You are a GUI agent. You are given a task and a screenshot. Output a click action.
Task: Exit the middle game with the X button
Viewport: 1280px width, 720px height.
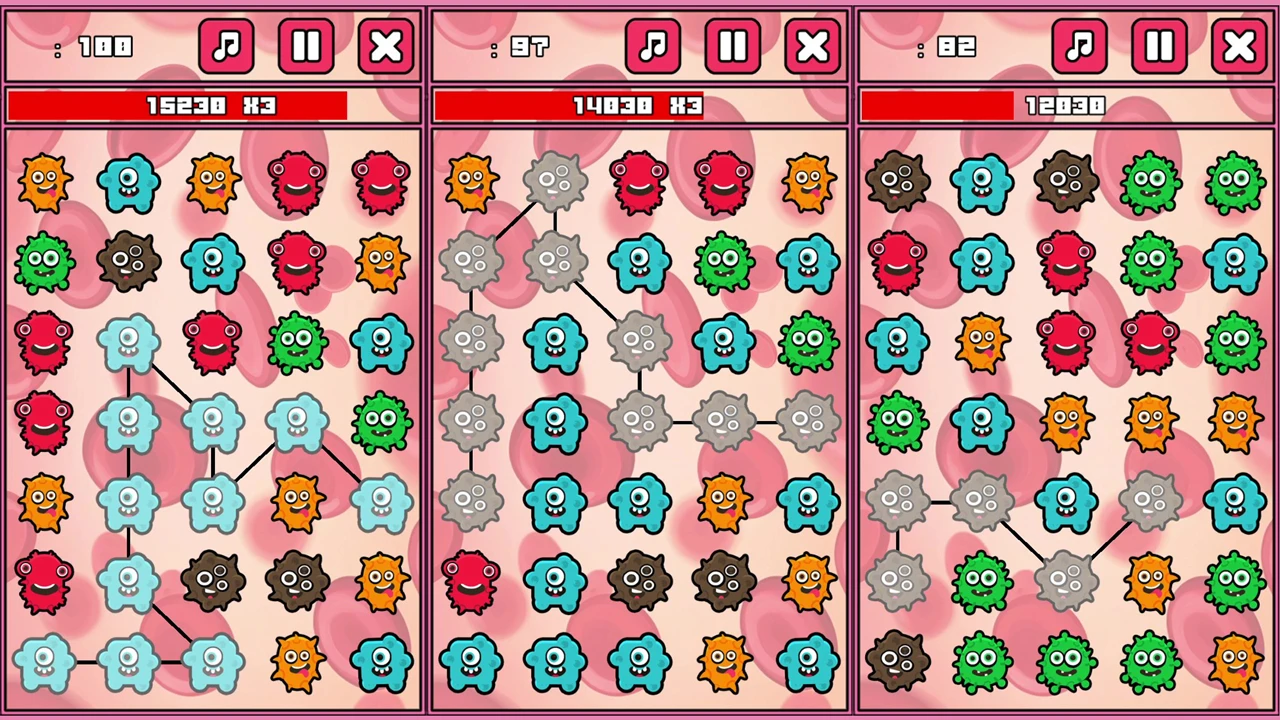coord(812,46)
